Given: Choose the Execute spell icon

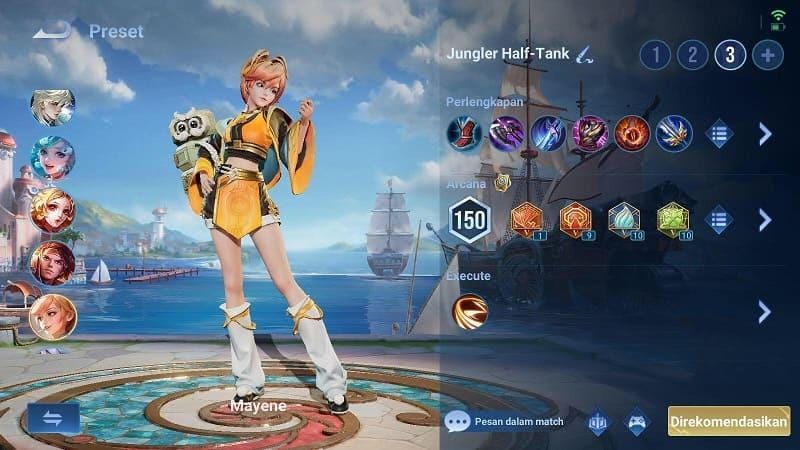Looking at the screenshot, I should [470, 310].
